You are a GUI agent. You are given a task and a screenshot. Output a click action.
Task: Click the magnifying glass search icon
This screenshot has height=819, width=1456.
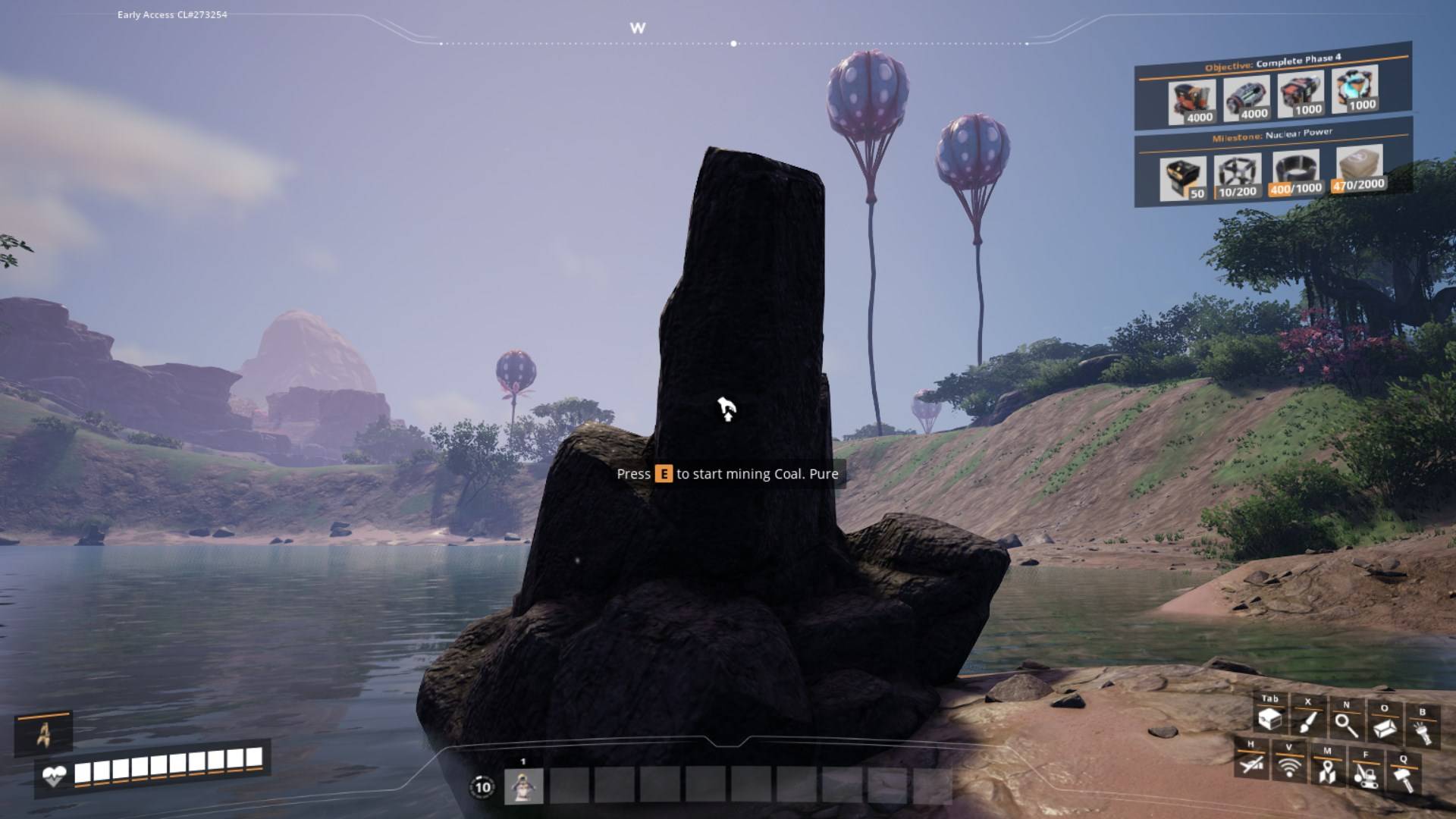[x=1348, y=724]
